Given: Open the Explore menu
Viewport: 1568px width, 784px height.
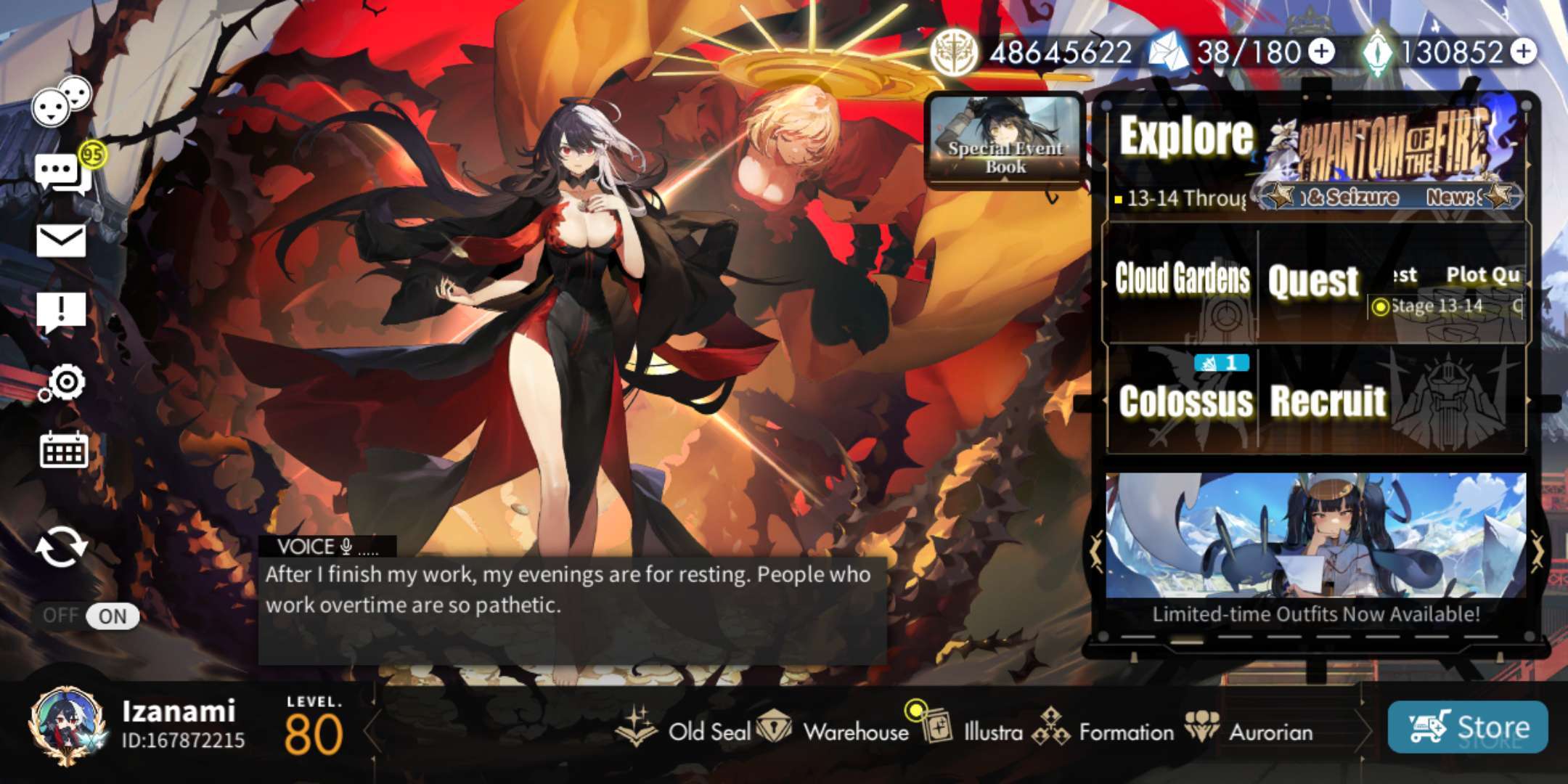Looking at the screenshot, I should coord(1186,138).
